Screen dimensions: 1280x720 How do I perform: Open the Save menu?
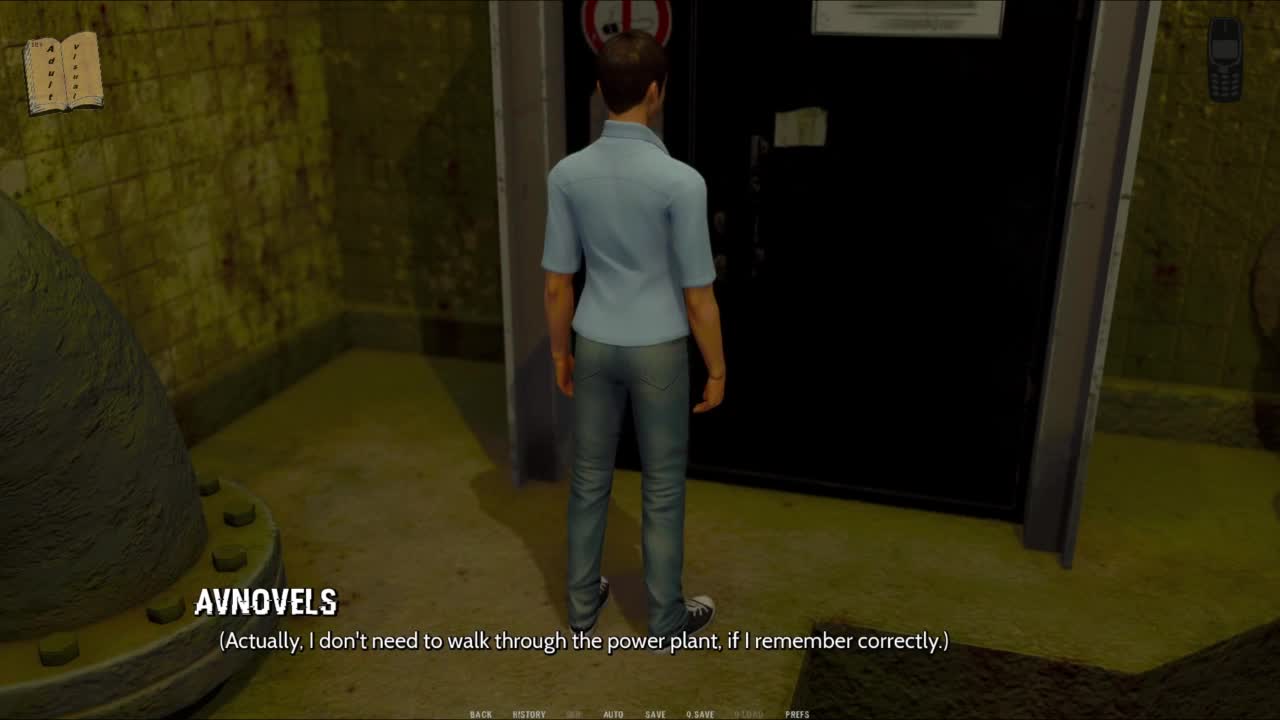point(655,714)
